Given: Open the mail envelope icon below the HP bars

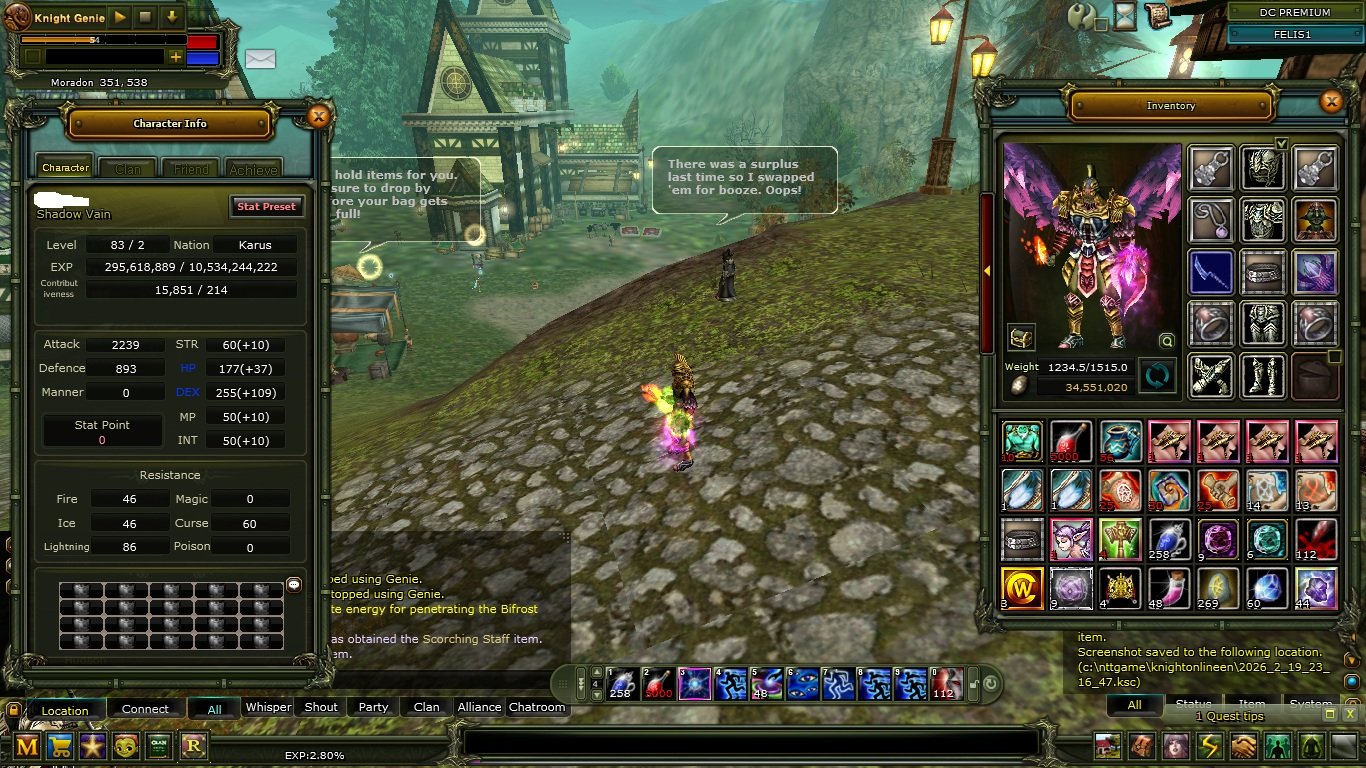Looking at the screenshot, I should [260, 60].
